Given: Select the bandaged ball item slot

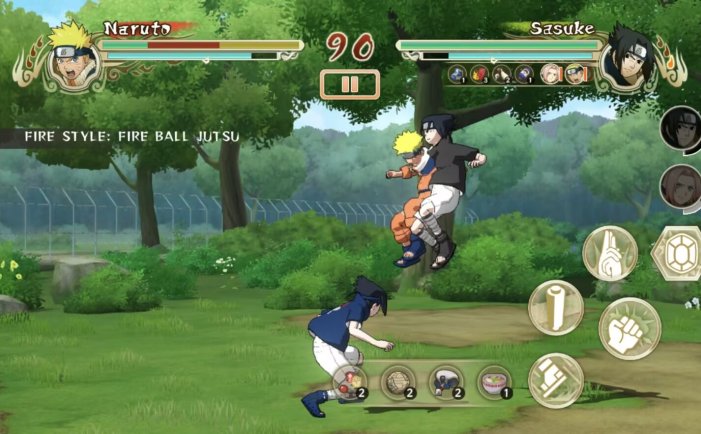Looking at the screenshot, I should click(x=398, y=382).
